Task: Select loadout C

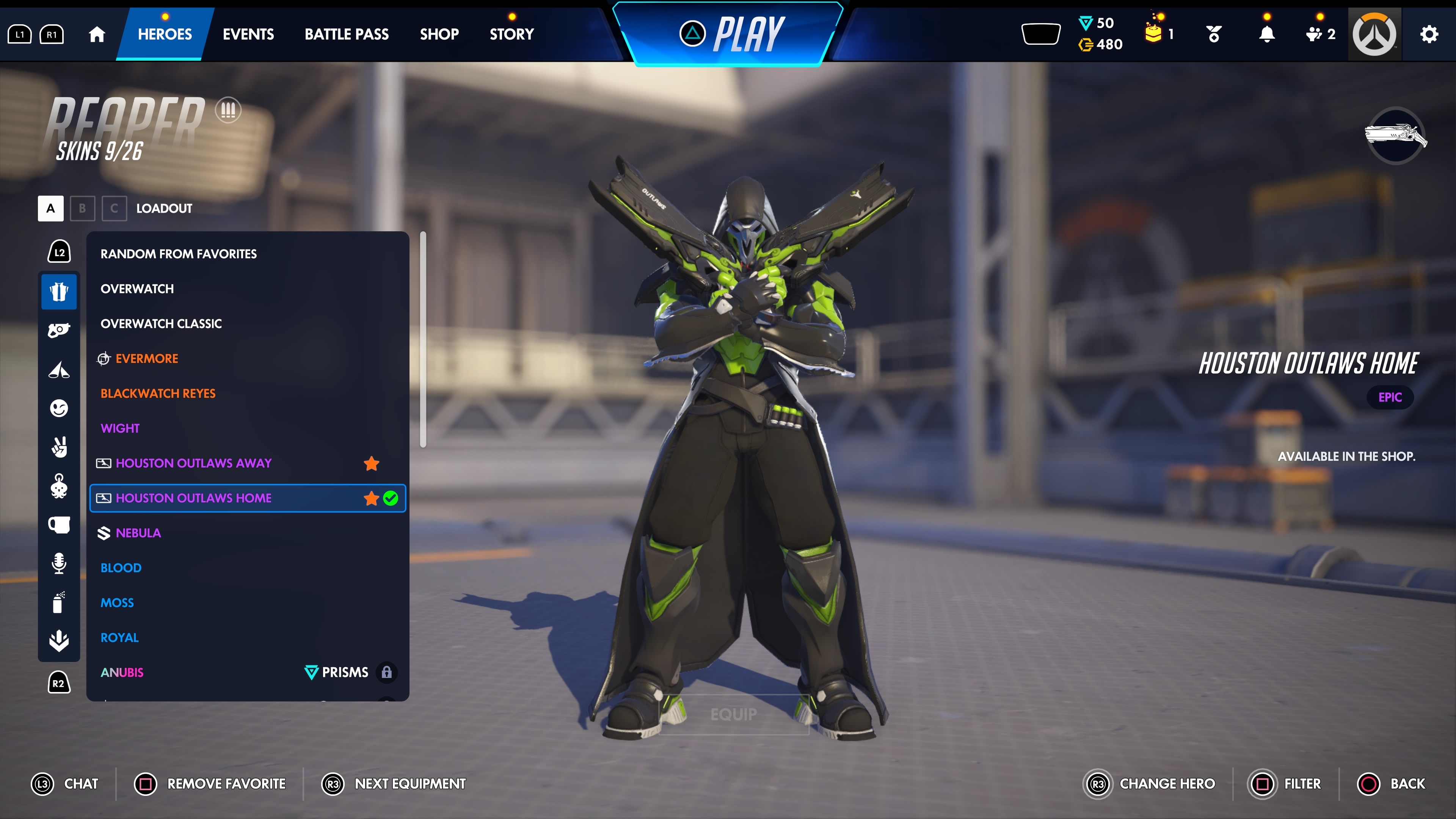Action: [114, 209]
